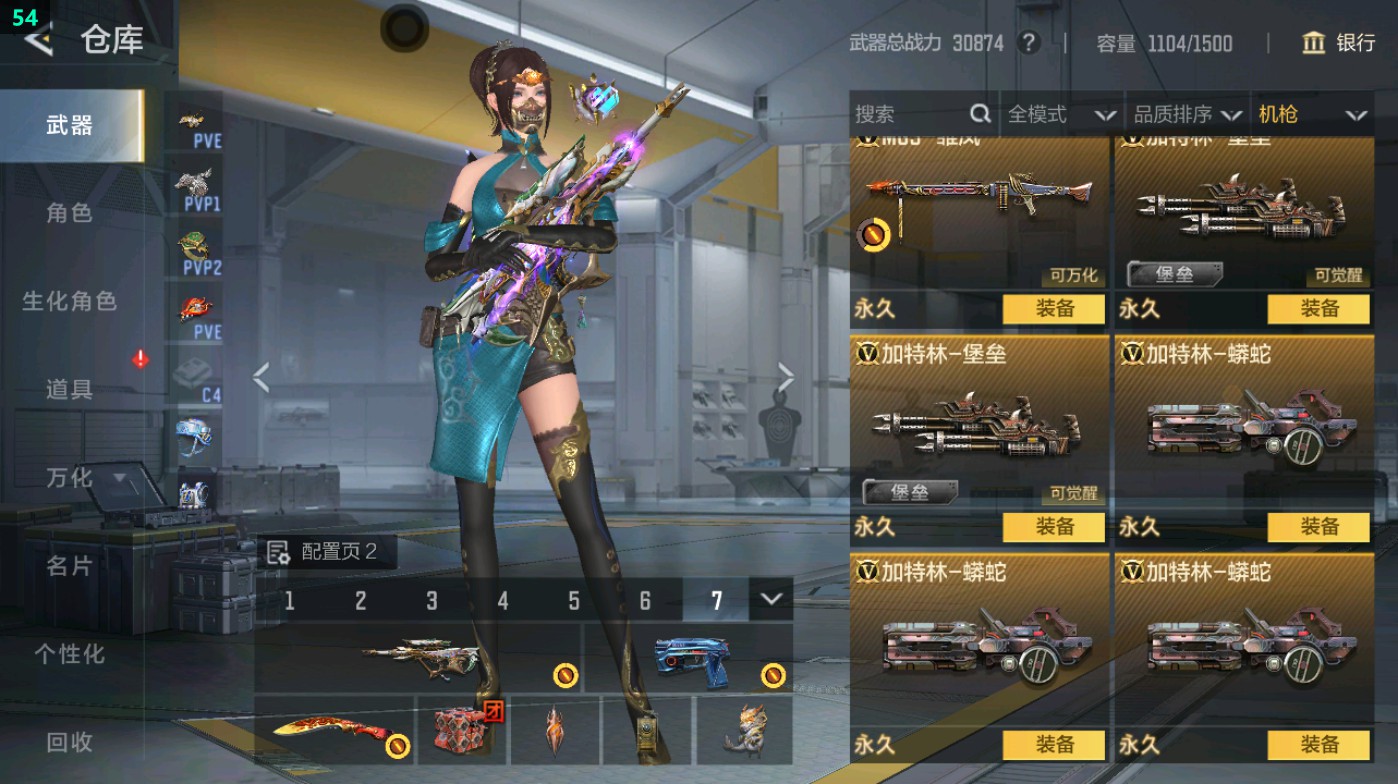Switch to the 角色 tab
Viewport: 1398px width, 784px height.
coord(69,213)
